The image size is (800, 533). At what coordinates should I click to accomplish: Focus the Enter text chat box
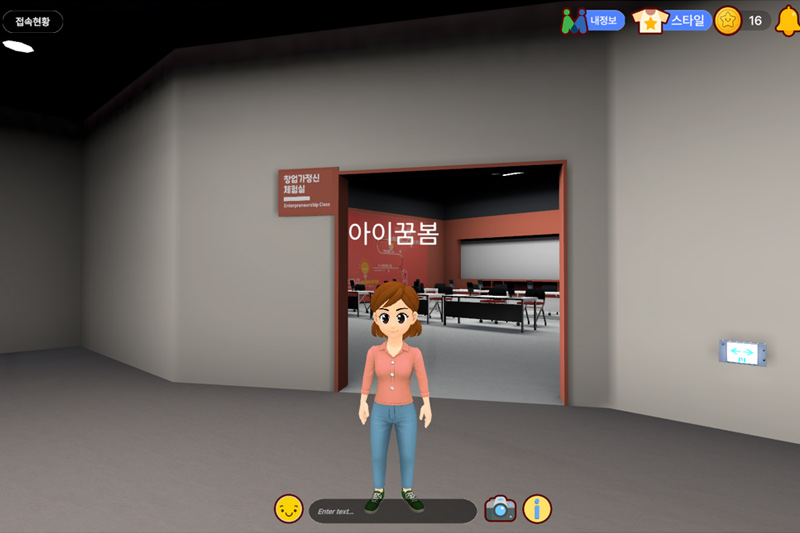point(392,511)
